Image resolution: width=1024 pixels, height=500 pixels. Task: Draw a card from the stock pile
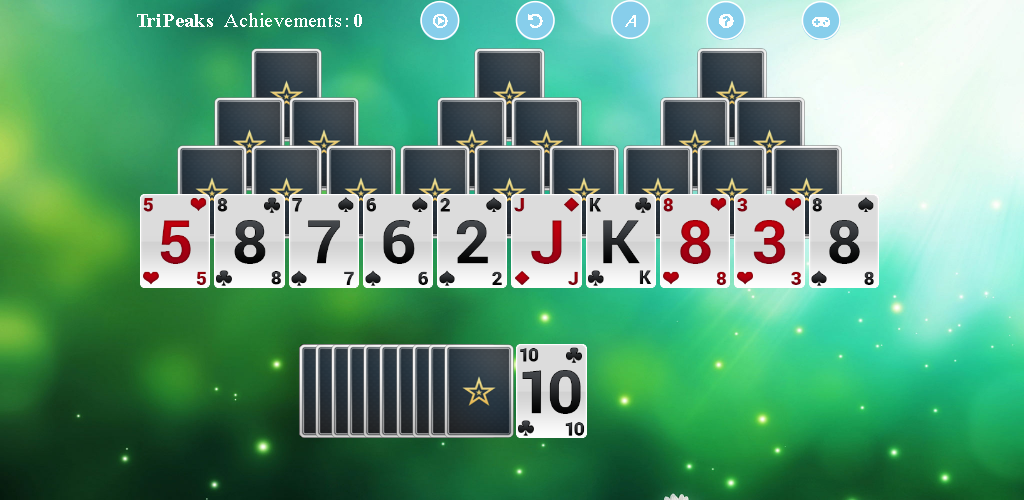click(x=478, y=391)
